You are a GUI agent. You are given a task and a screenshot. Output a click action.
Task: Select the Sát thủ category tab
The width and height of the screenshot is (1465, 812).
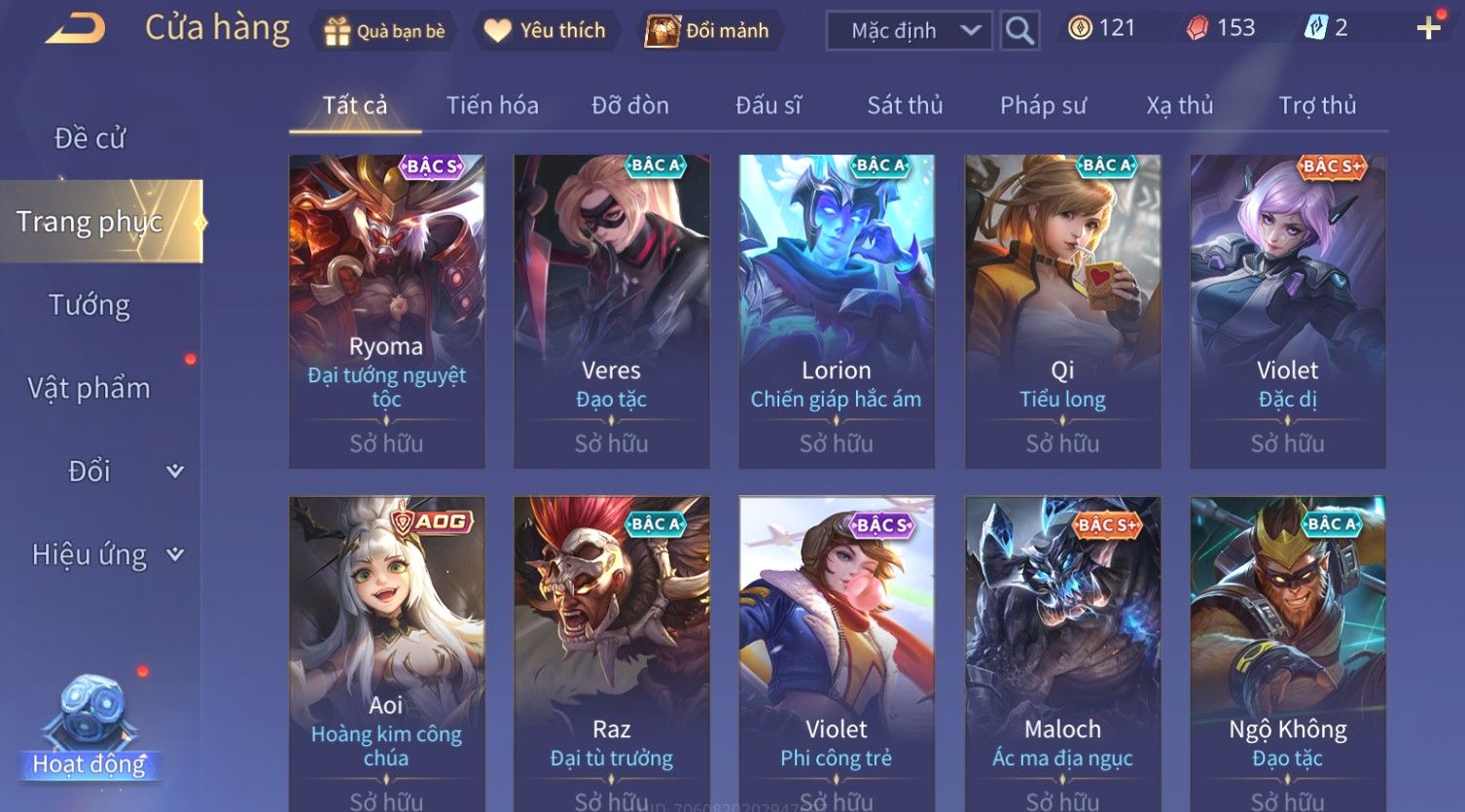(x=905, y=105)
